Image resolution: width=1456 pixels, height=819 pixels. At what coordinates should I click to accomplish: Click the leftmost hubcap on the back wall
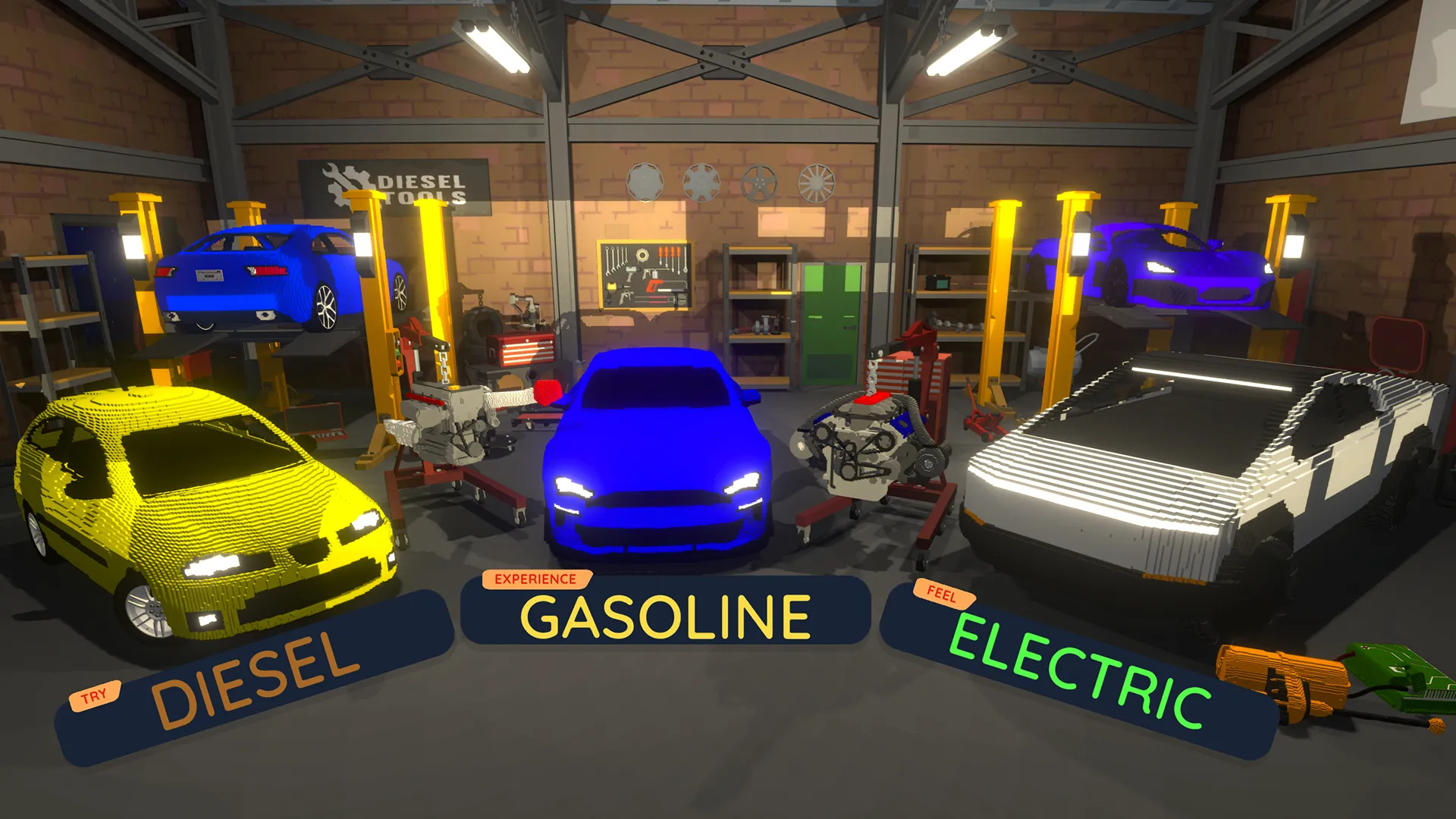[x=645, y=181]
